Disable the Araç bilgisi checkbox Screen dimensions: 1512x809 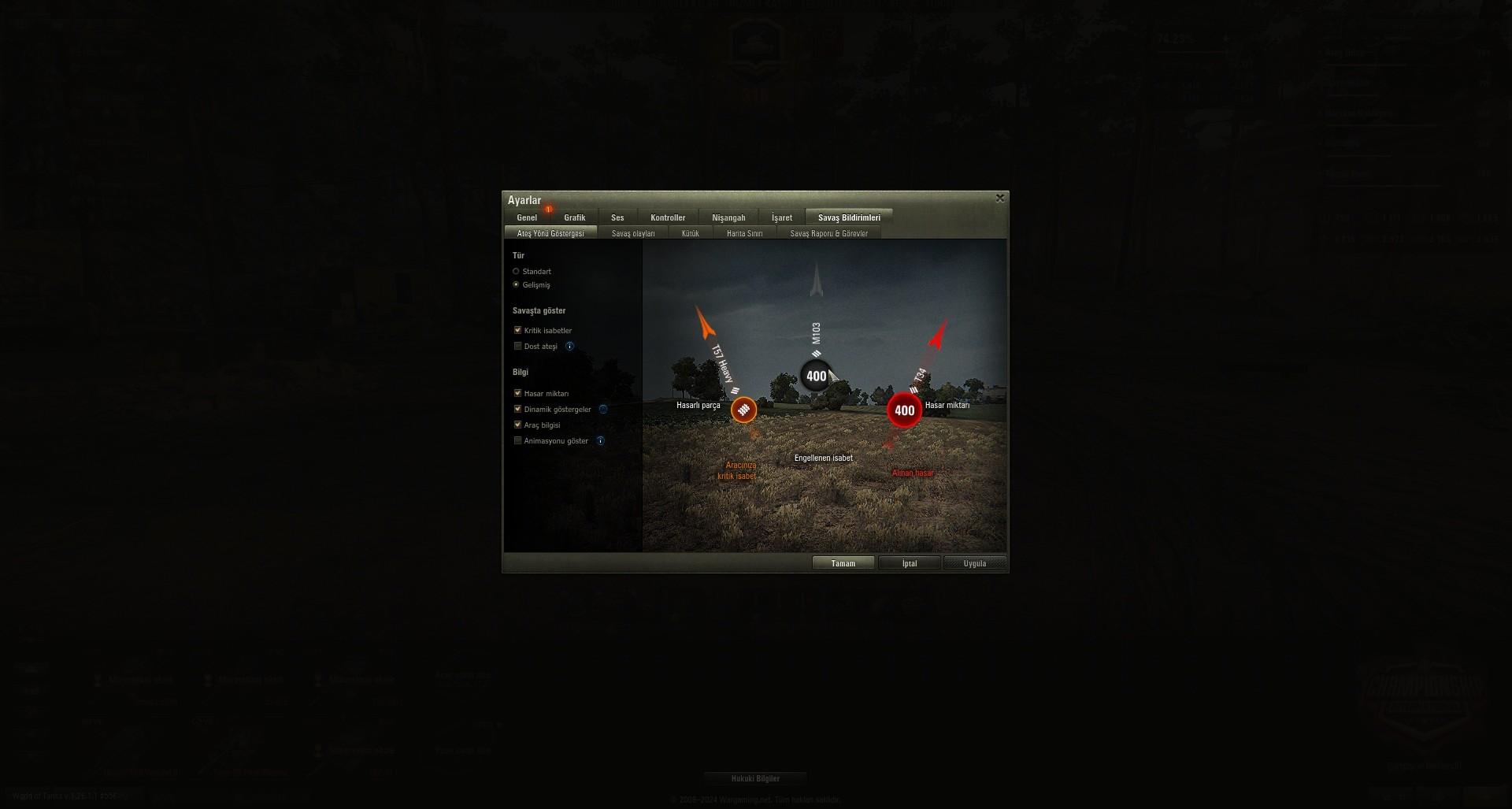click(517, 425)
